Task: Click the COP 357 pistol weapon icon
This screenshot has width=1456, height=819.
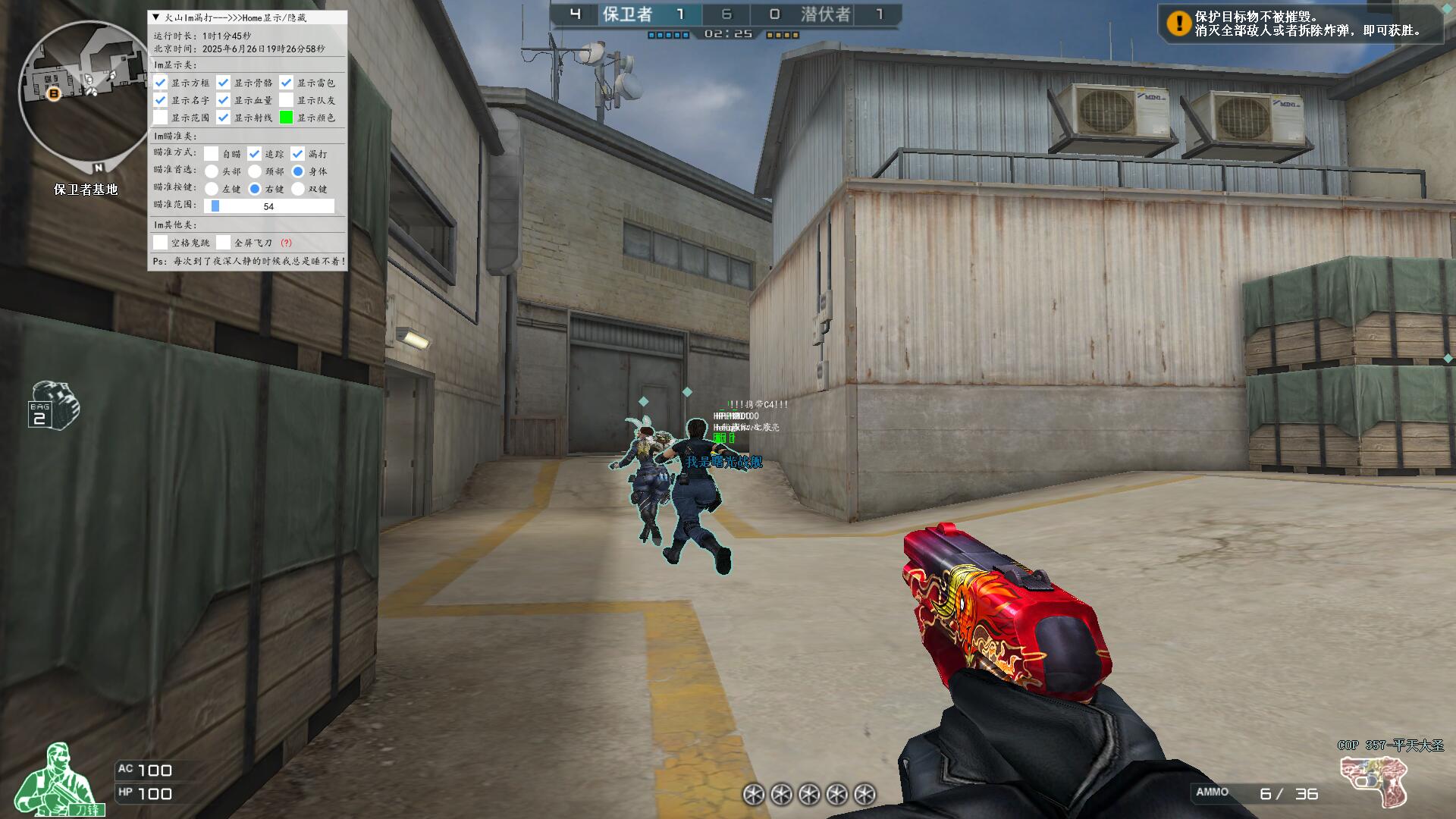Action: point(1373,781)
